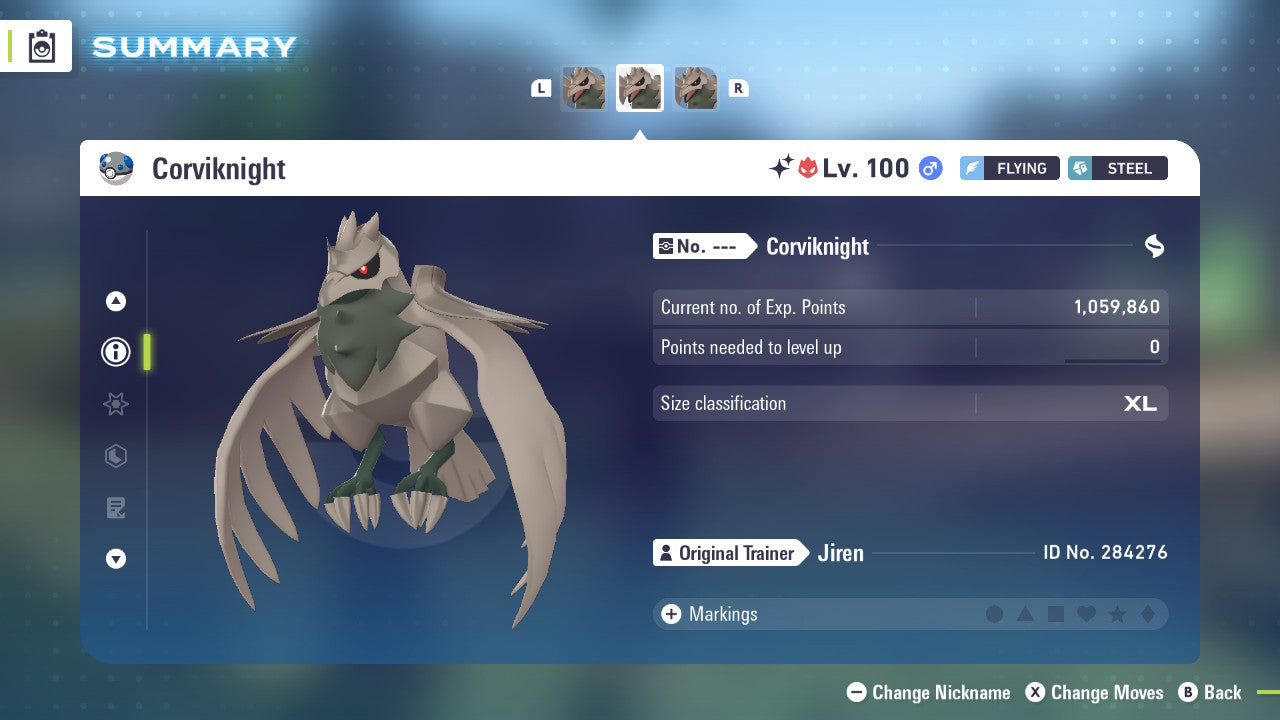Click the Points needed to level up bar
This screenshot has height=720, width=1280.
point(910,347)
